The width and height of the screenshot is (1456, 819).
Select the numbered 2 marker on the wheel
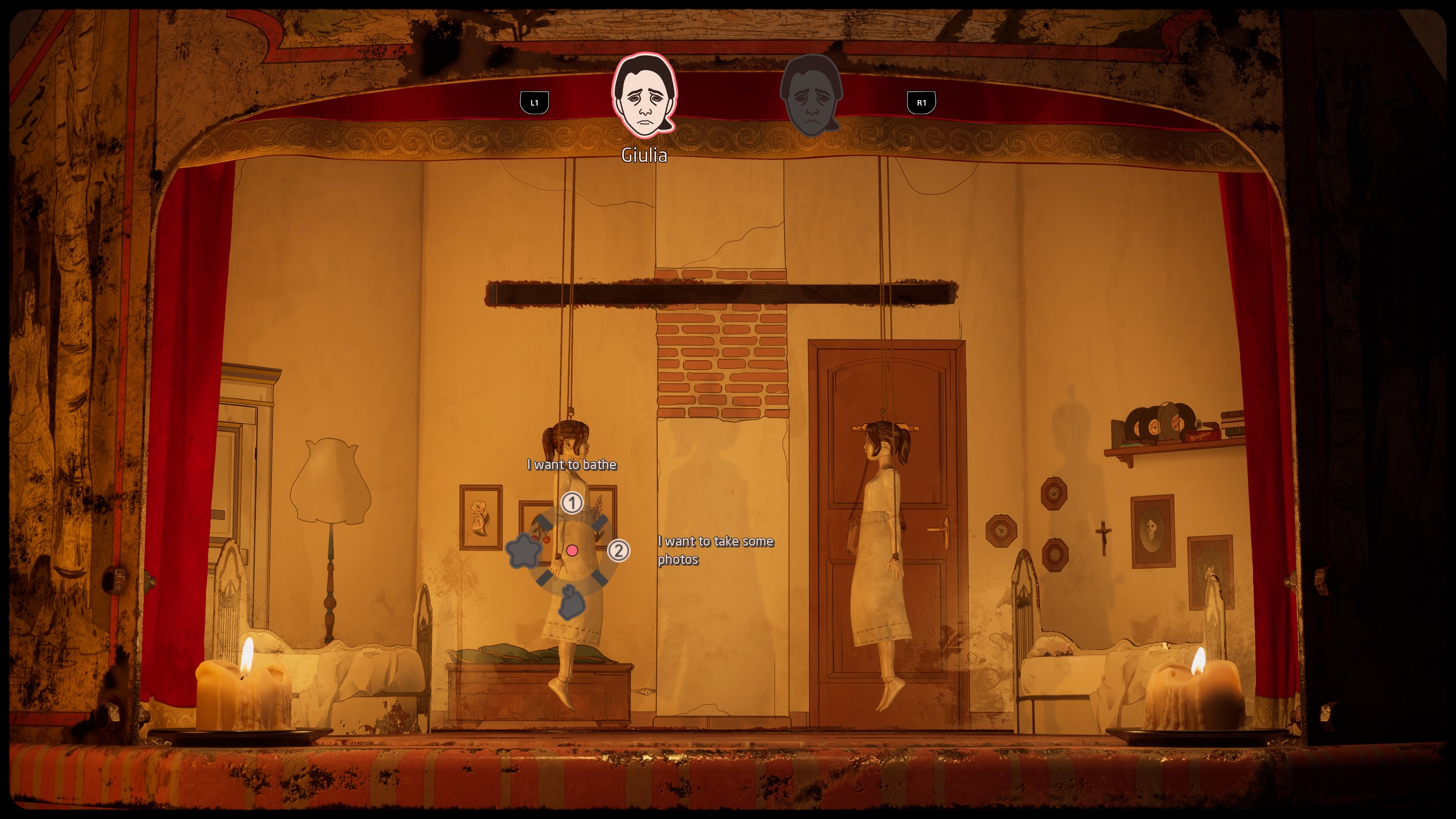(618, 550)
